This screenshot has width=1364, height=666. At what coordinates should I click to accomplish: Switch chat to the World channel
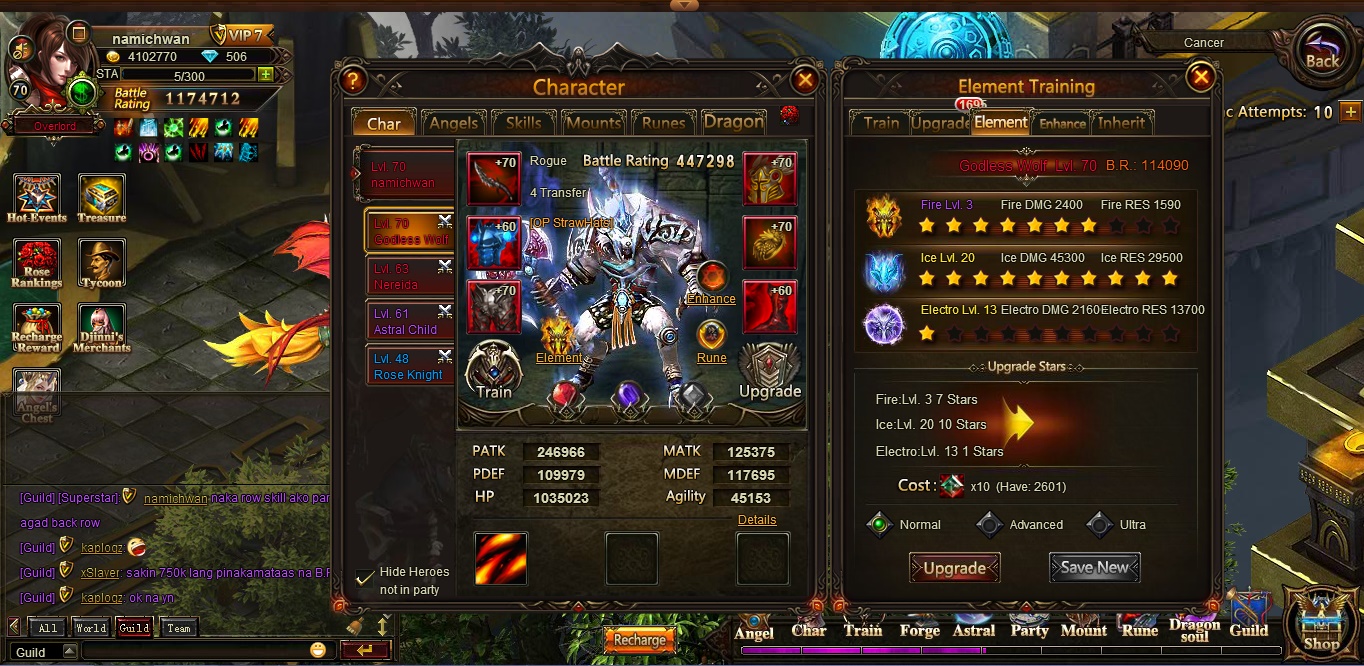pos(90,628)
